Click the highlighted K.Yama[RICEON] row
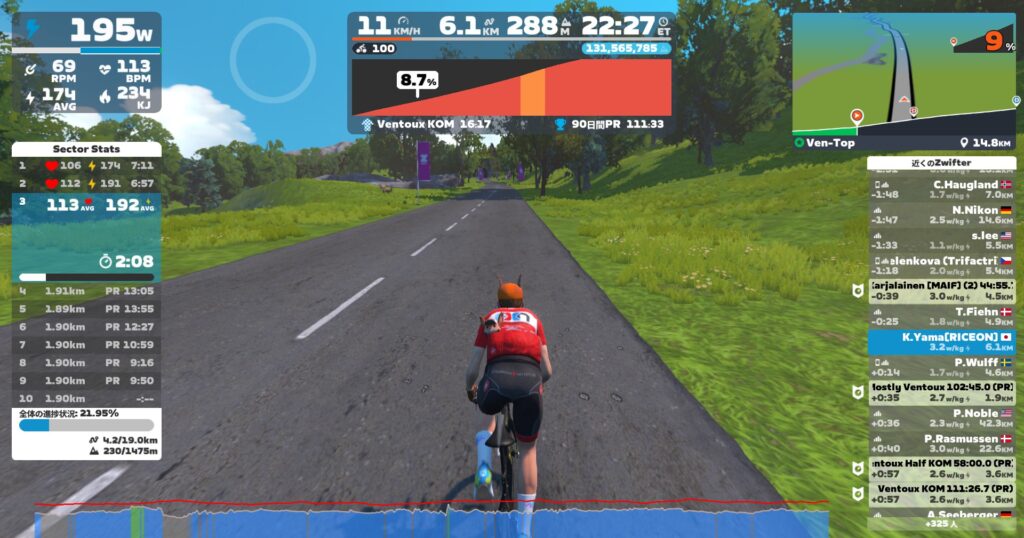The width and height of the screenshot is (1024, 538). pyautogui.click(x=942, y=342)
